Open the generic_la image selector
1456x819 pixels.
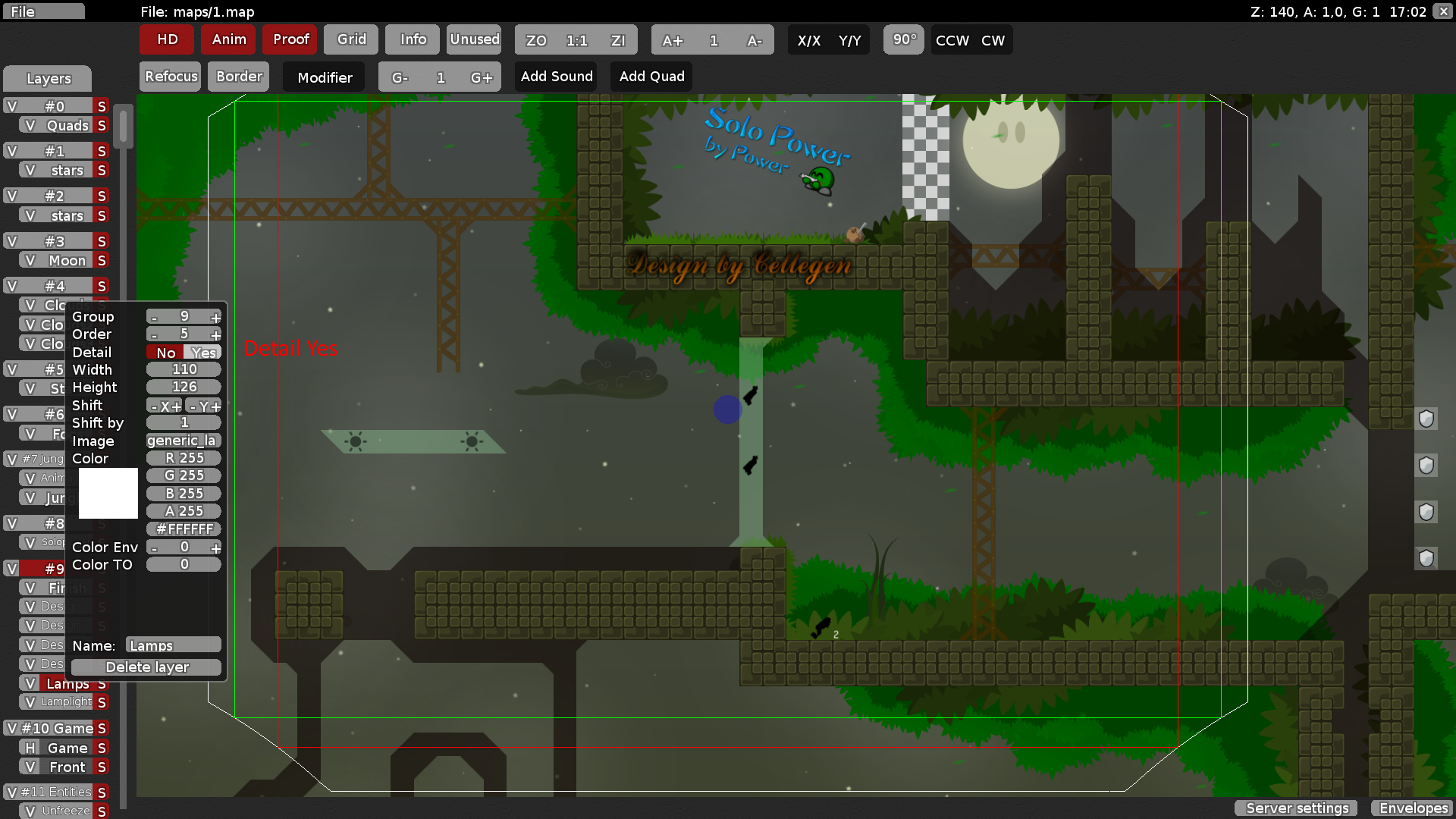click(183, 441)
